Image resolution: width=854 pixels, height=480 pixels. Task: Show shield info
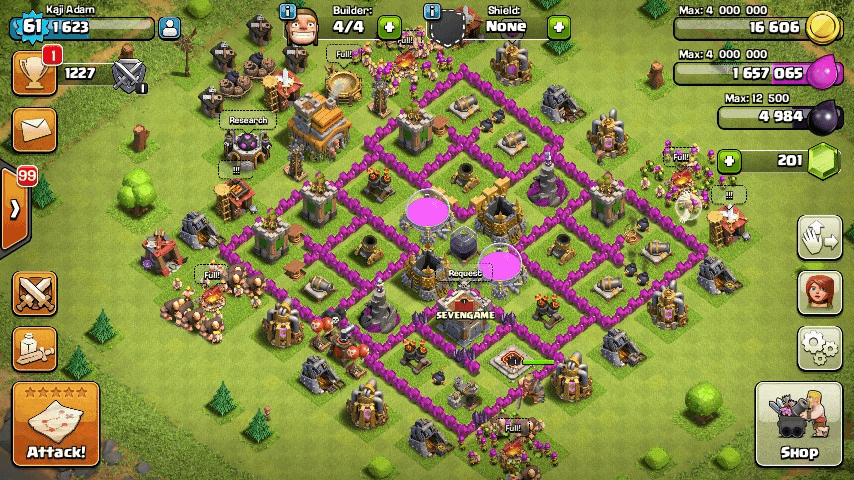tap(432, 12)
